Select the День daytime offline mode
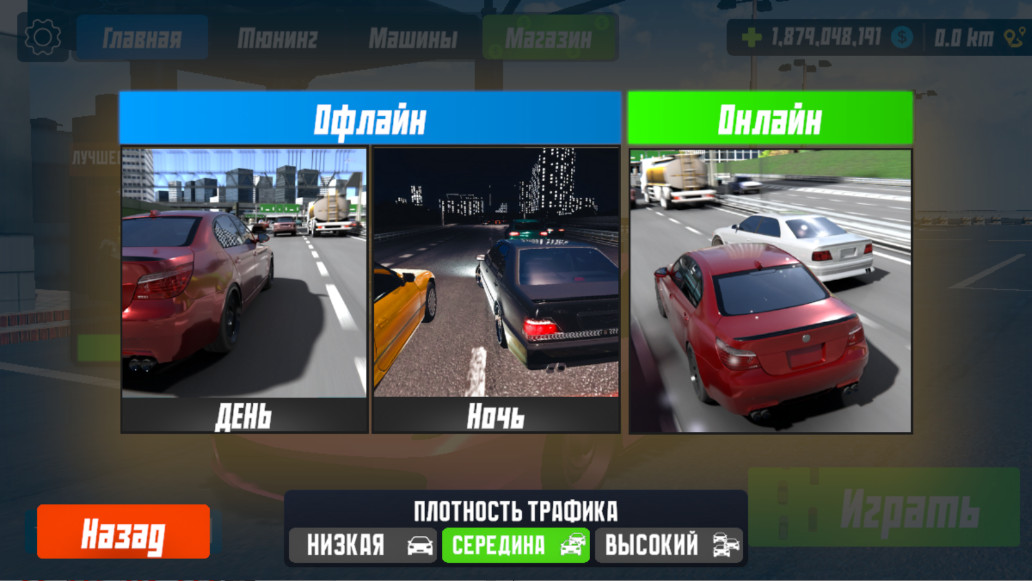This screenshot has height=581, width=1032. pyautogui.click(x=244, y=290)
